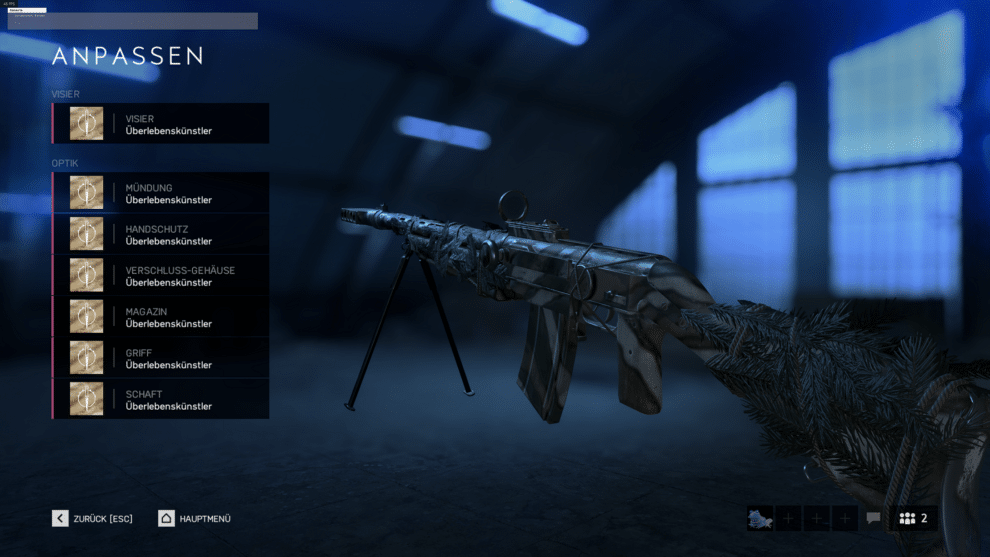Open the chat speech bubble icon
Image resolution: width=990 pixels, height=557 pixels.
[x=873, y=518]
